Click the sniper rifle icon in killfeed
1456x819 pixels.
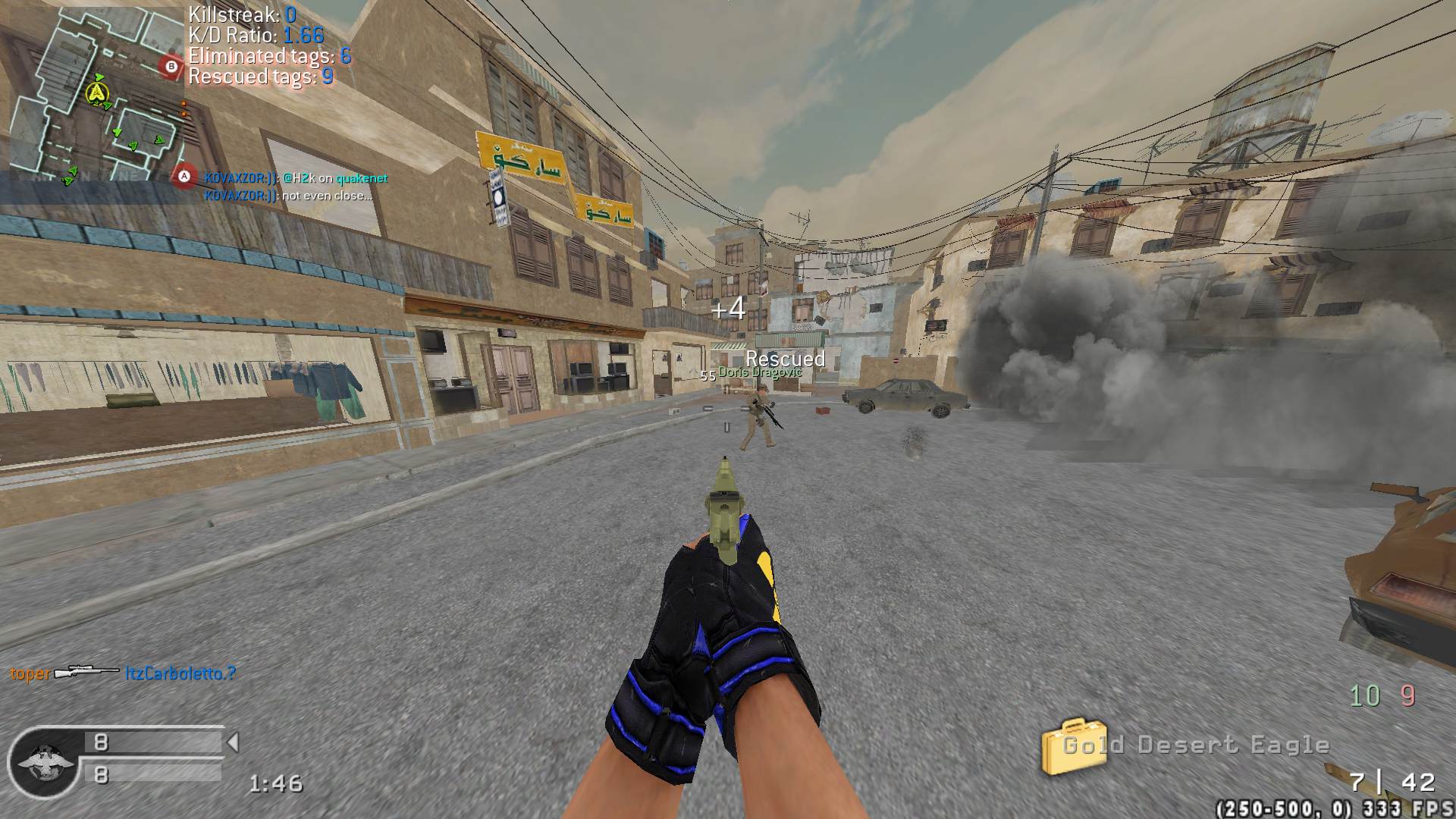tap(86, 673)
